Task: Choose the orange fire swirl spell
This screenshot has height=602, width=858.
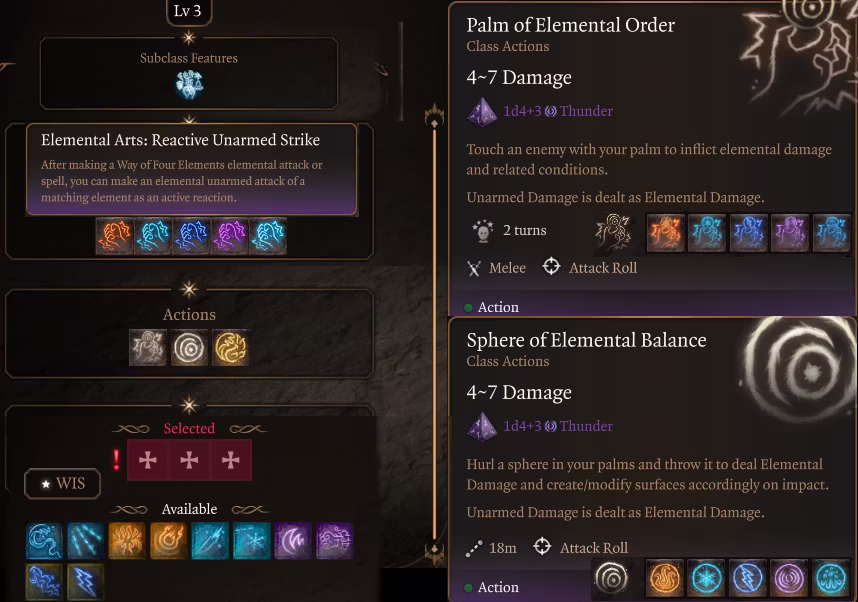Action: [x=168, y=541]
